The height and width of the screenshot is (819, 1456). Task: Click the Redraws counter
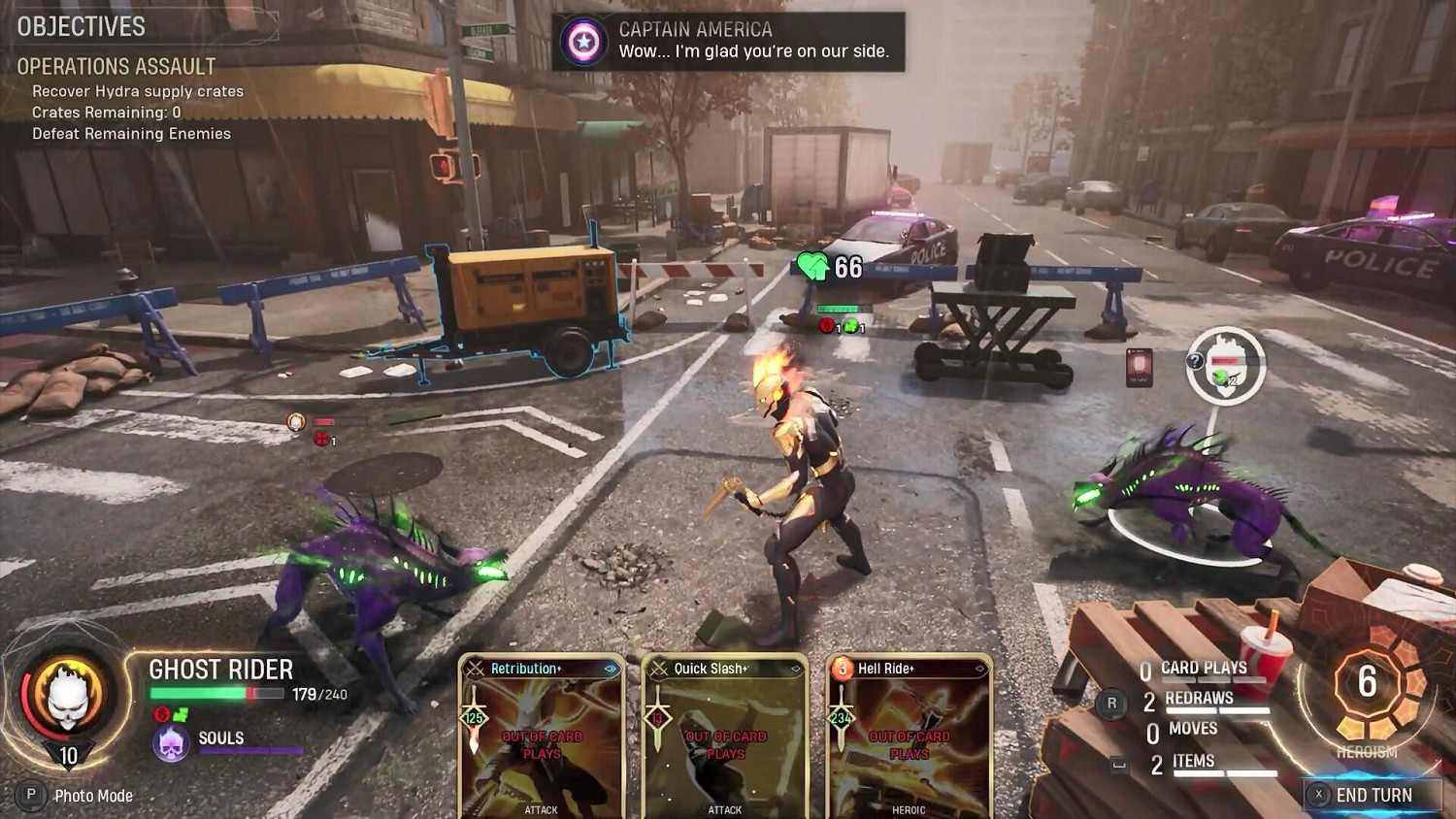[x=1198, y=700]
